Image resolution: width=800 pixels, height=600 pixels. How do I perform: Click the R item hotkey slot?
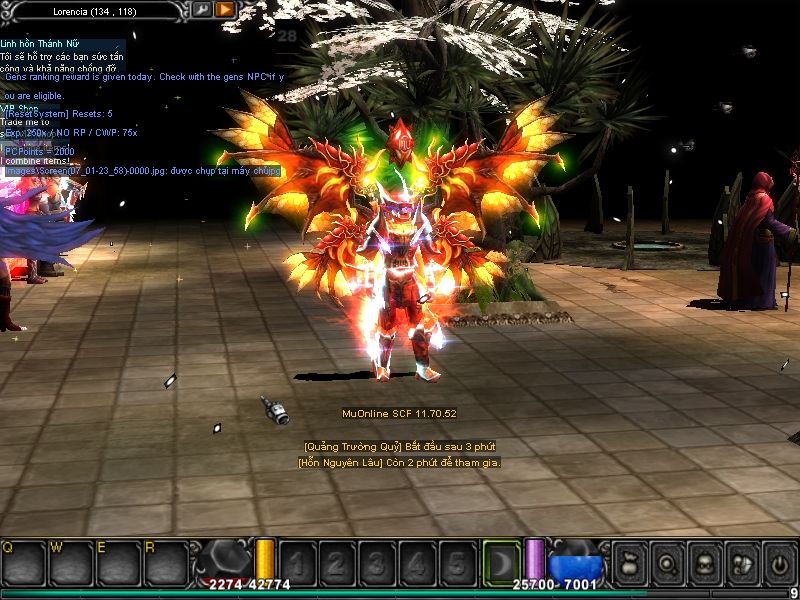[x=165, y=562]
